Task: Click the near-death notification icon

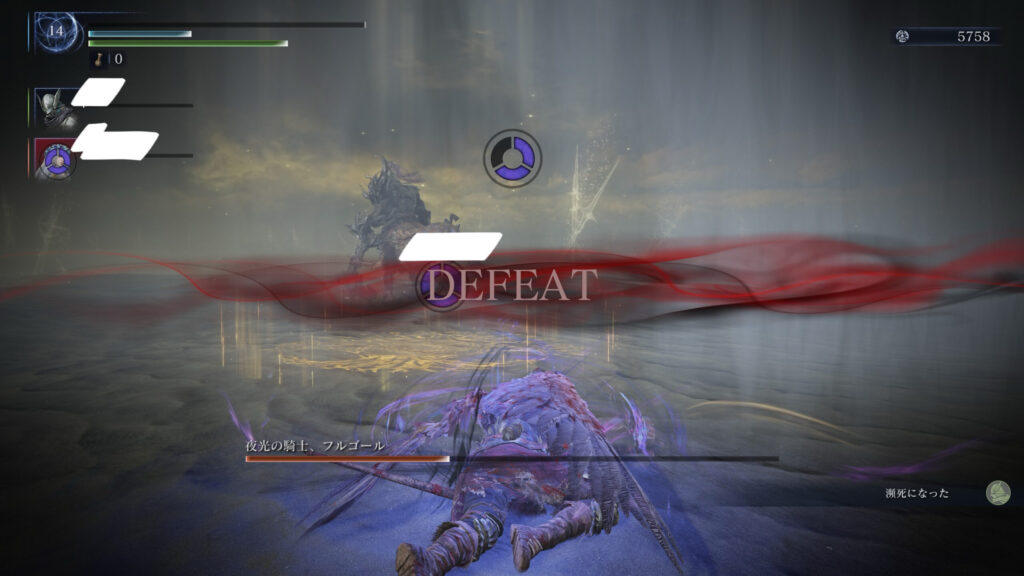Action: pyautogui.click(x=997, y=492)
